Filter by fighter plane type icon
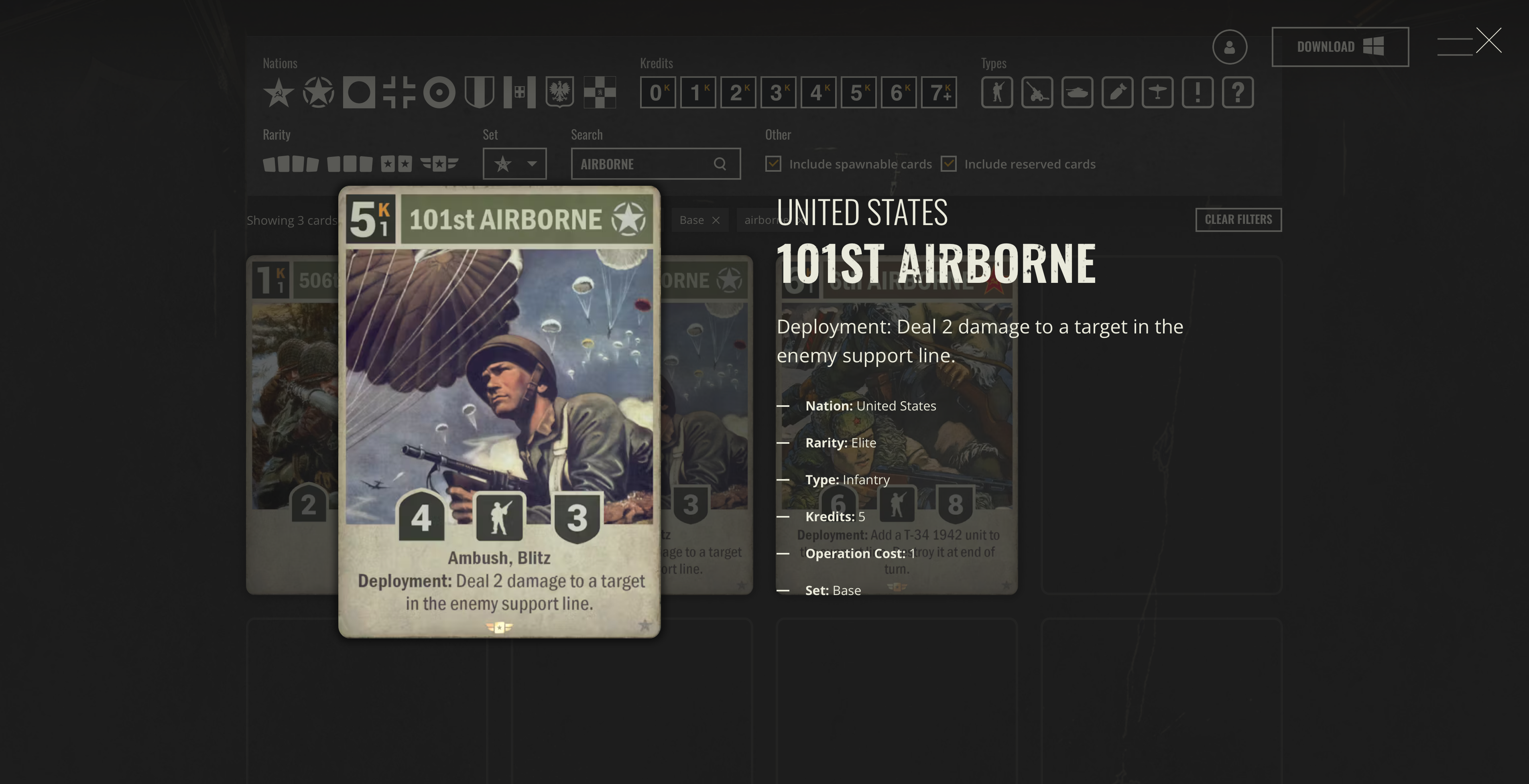The height and width of the screenshot is (784, 1529). [1157, 93]
